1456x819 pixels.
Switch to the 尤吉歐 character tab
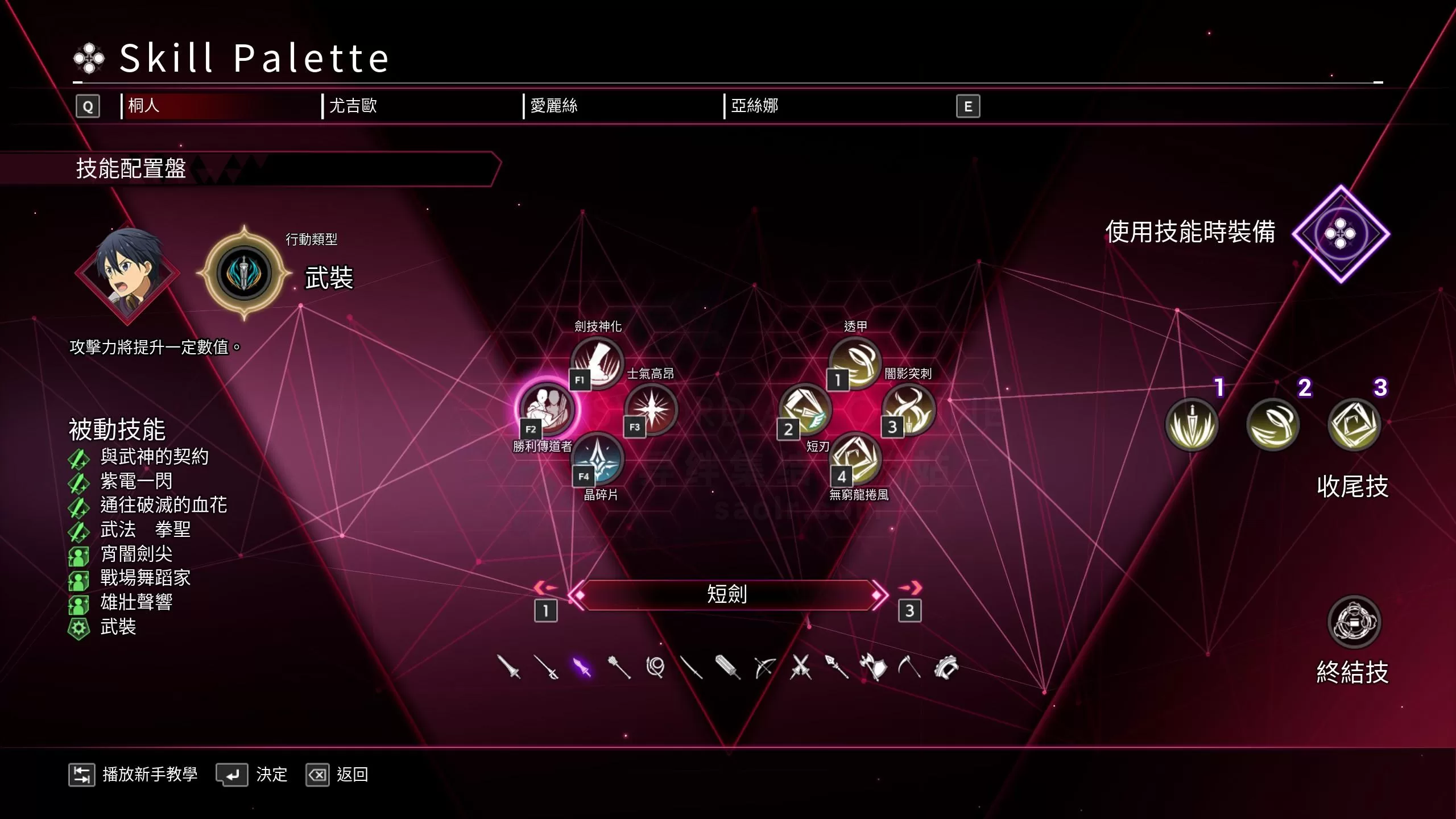pos(353,106)
